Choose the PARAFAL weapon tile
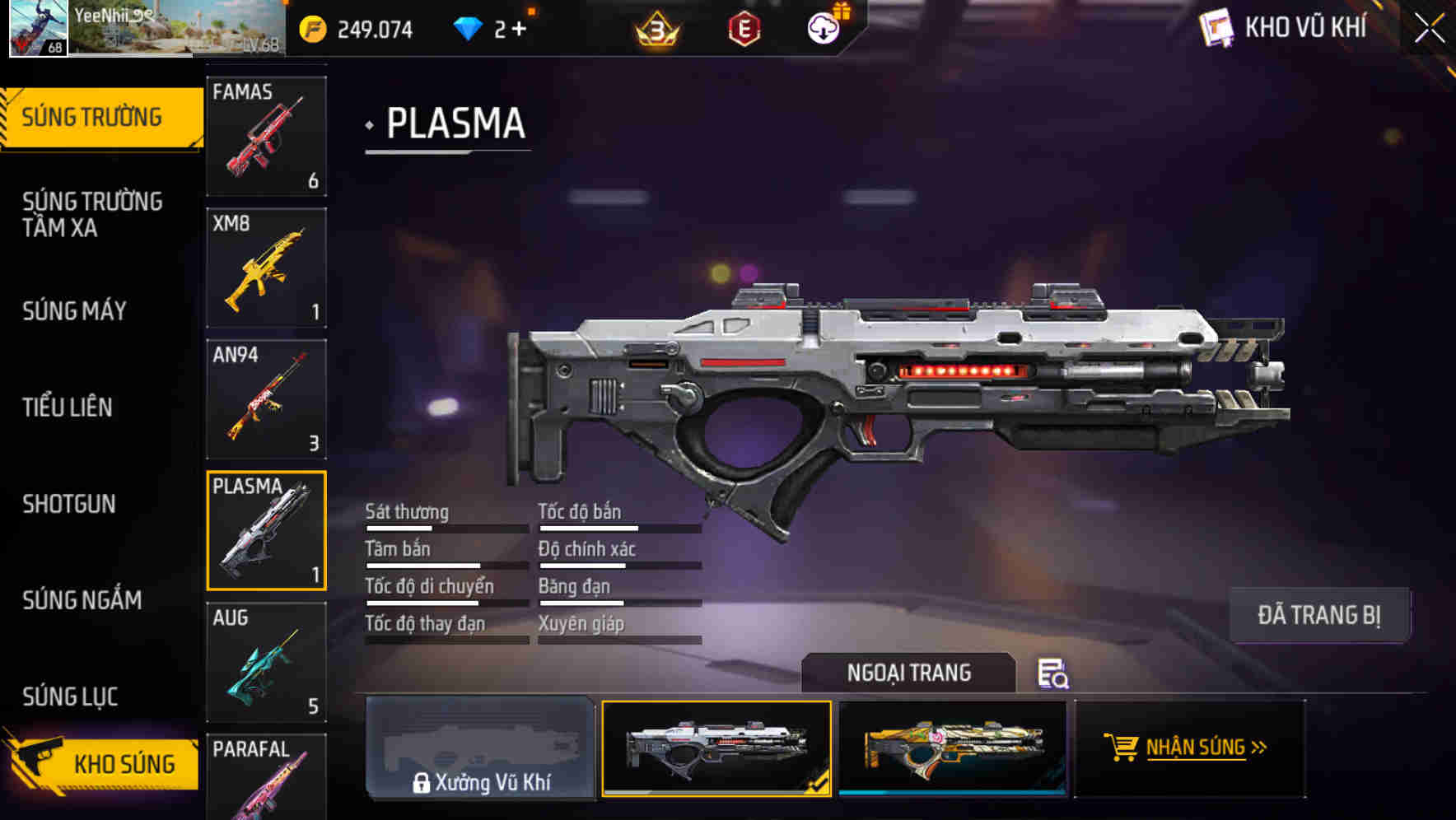 [266, 776]
